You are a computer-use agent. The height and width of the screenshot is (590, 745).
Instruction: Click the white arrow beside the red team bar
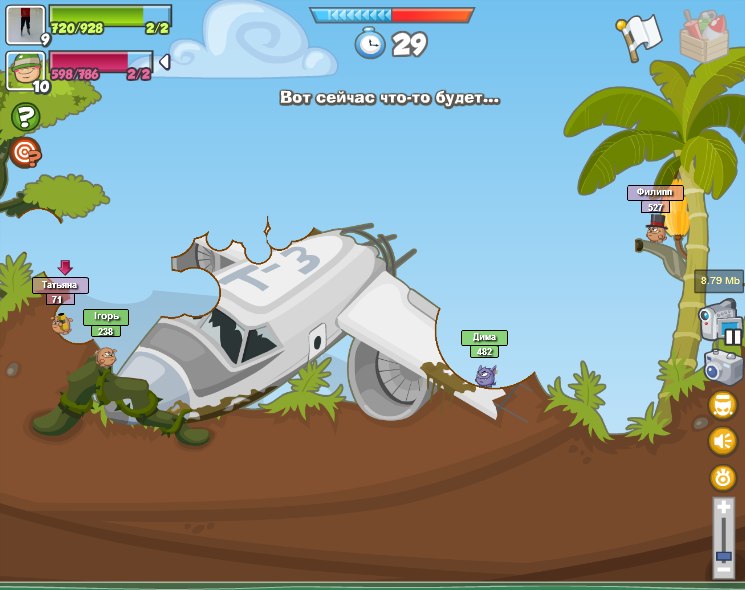tap(165, 62)
